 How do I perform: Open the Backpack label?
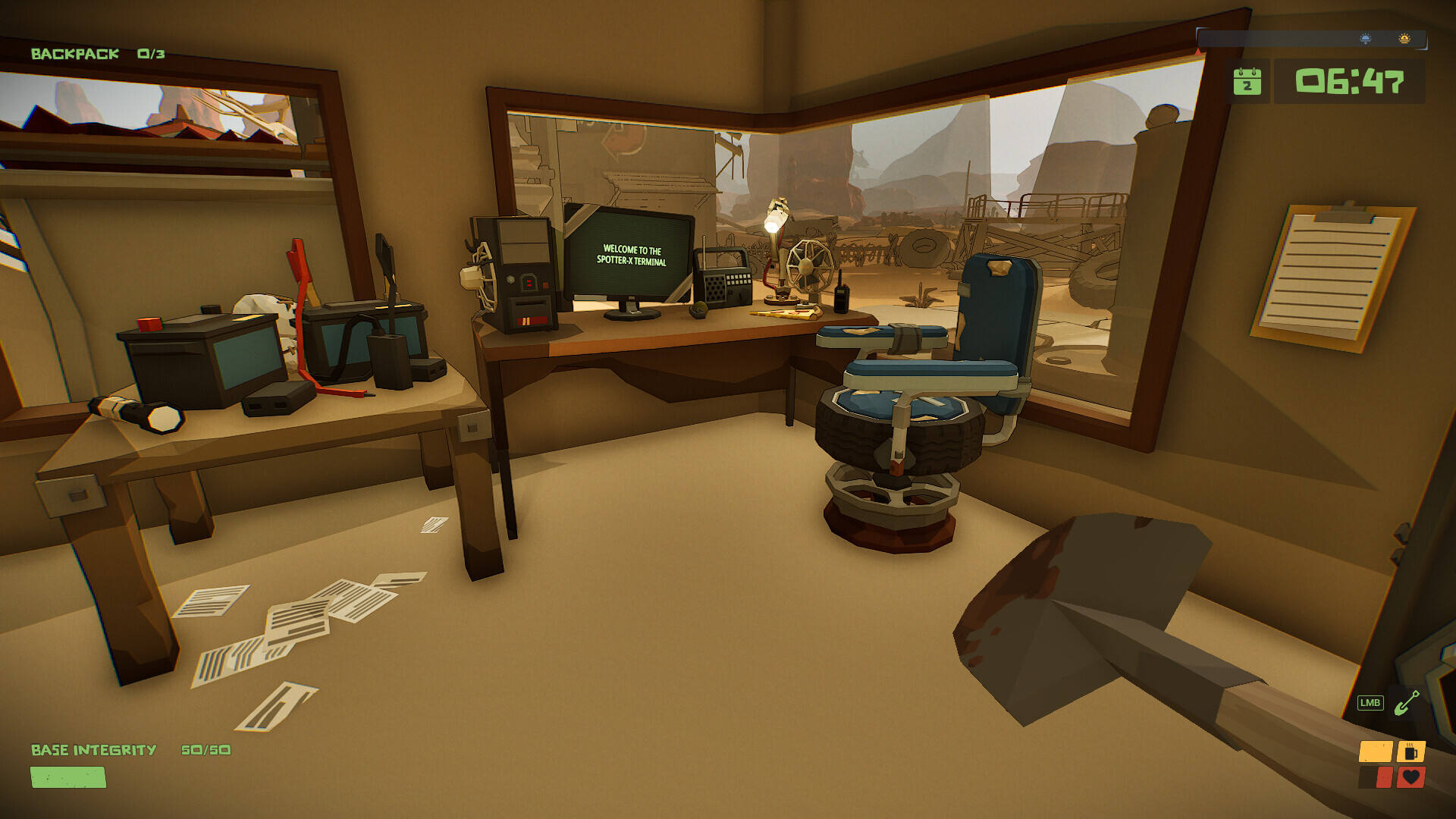tap(75, 54)
